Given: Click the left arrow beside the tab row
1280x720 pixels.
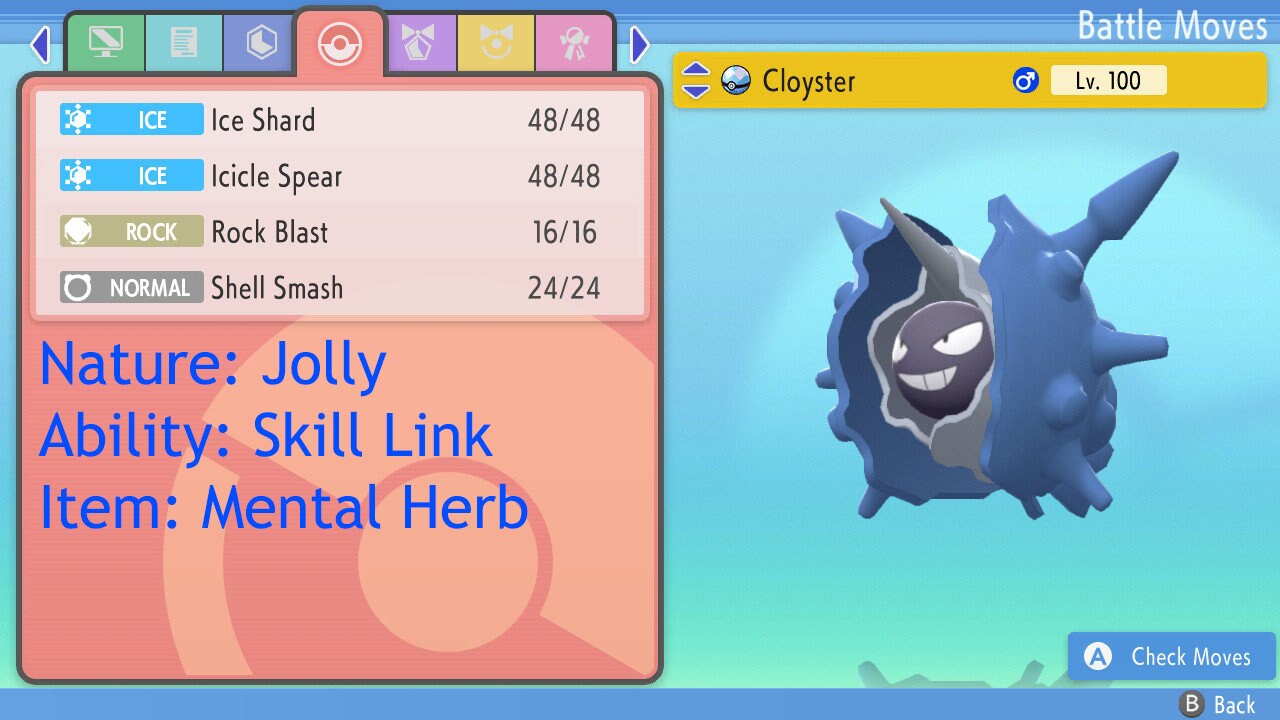Looking at the screenshot, I should click(41, 44).
